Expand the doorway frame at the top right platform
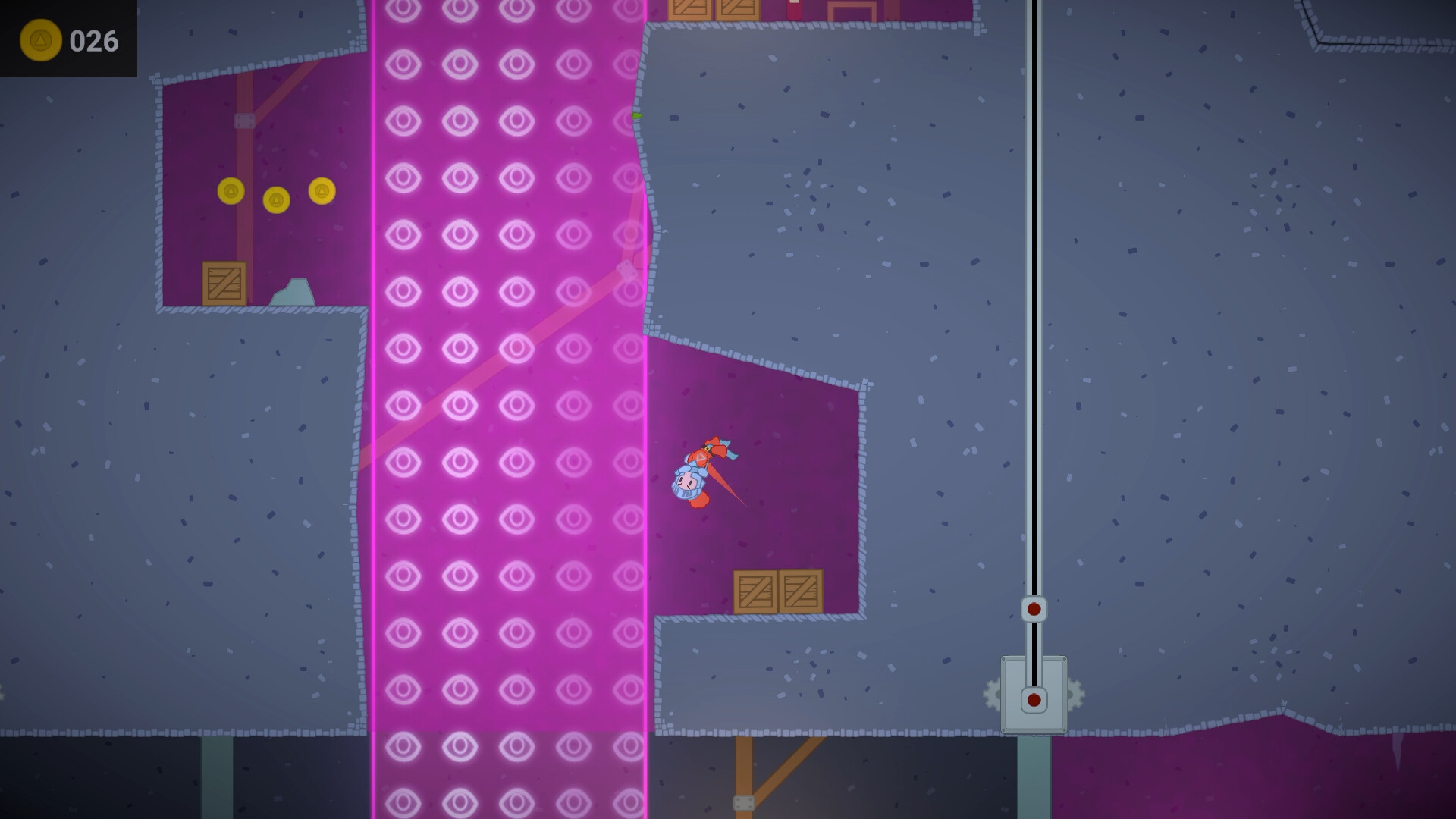The height and width of the screenshot is (819, 1456). (x=851, y=9)
